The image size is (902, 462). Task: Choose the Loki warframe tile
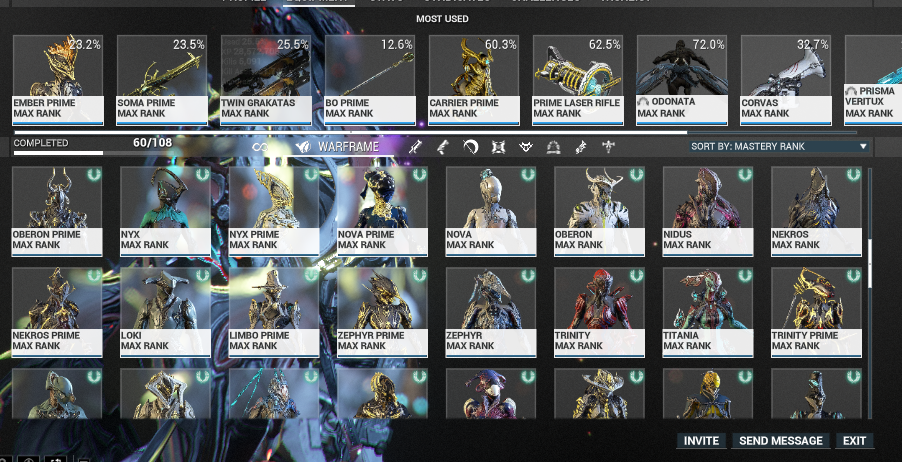(x=166, y=312)
